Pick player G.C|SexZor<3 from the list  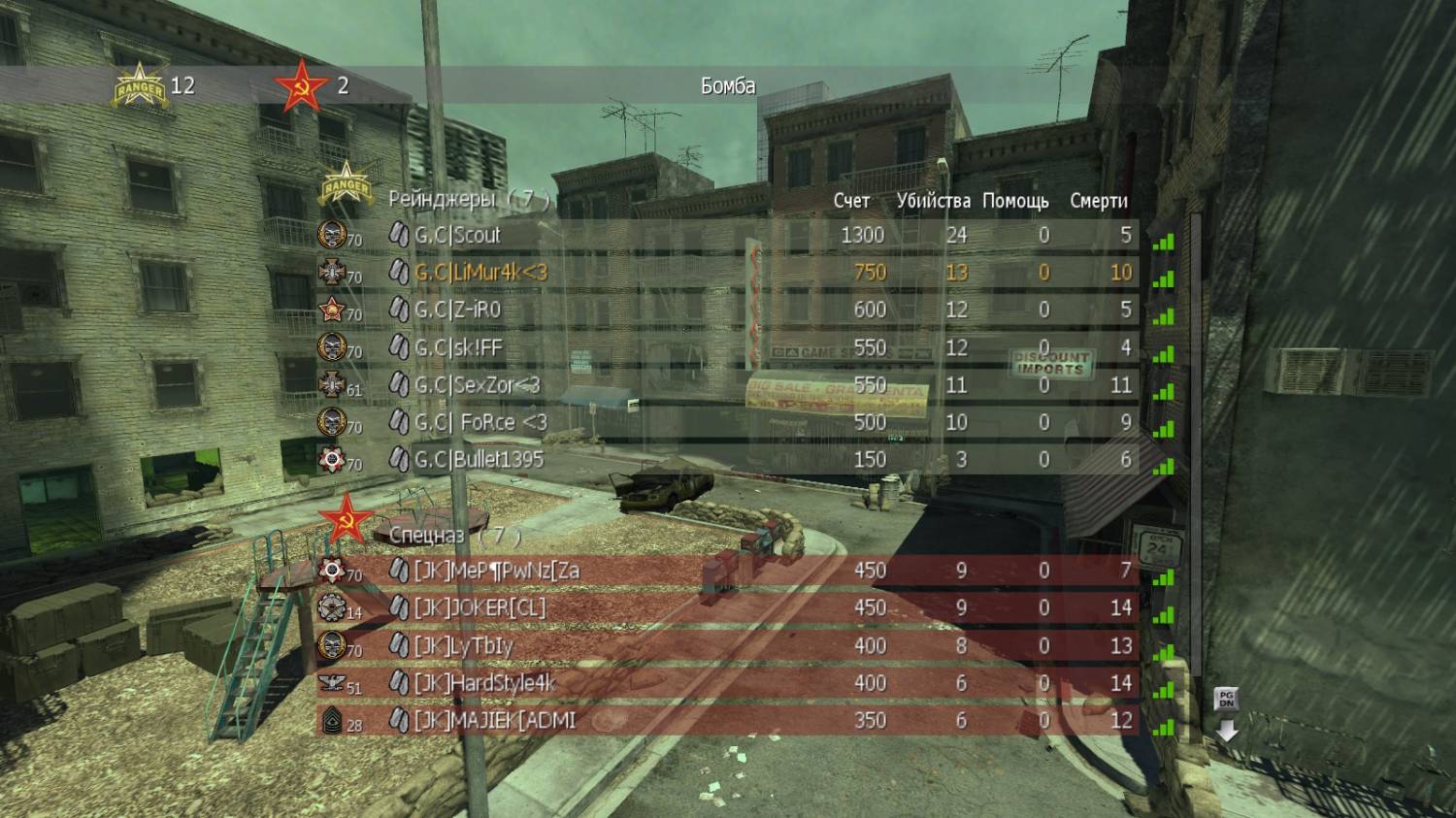pyautogui.click(x=477, y=385)
